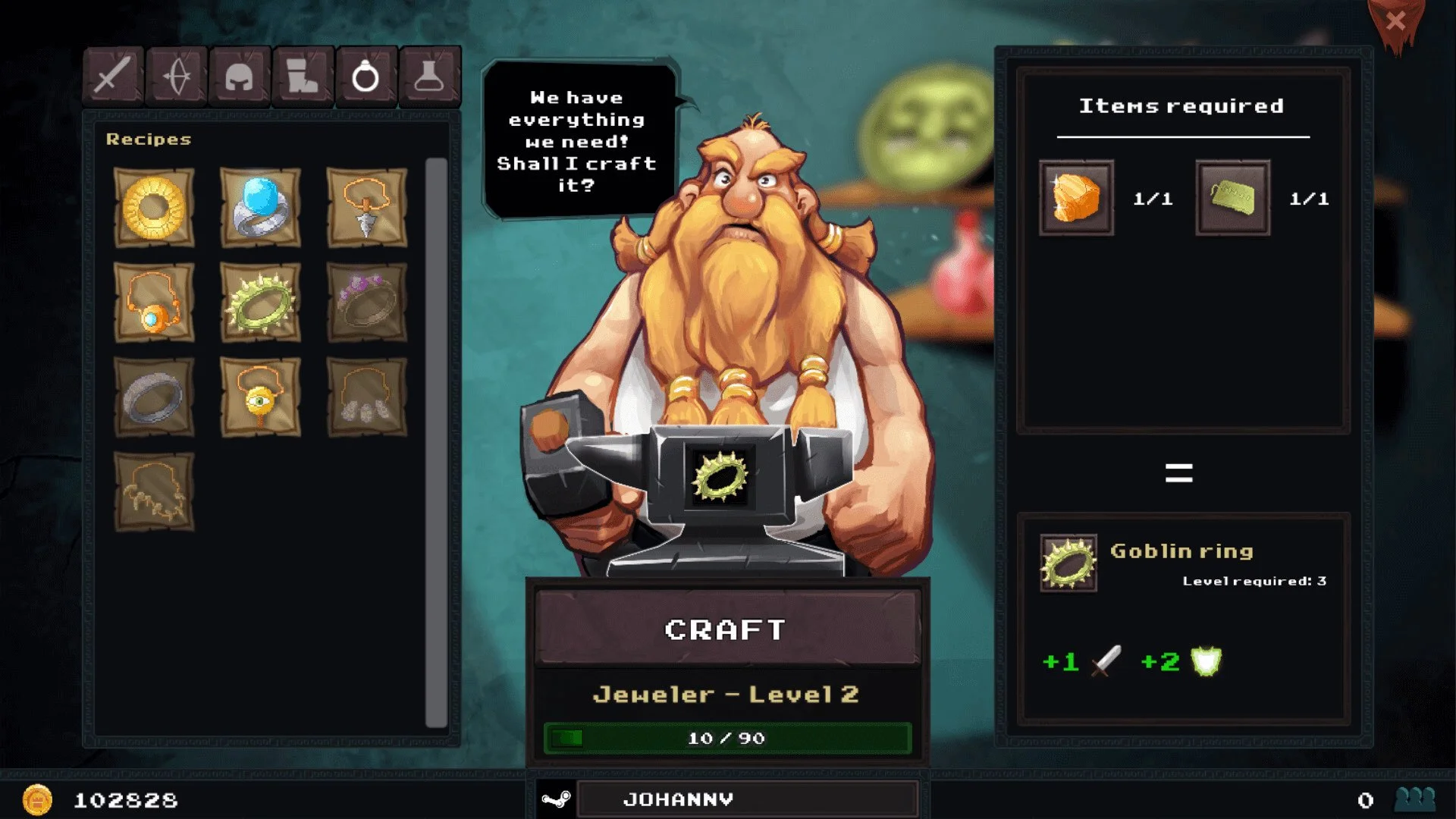
Task: Open the boots crafting category
Action: [303, 74]
